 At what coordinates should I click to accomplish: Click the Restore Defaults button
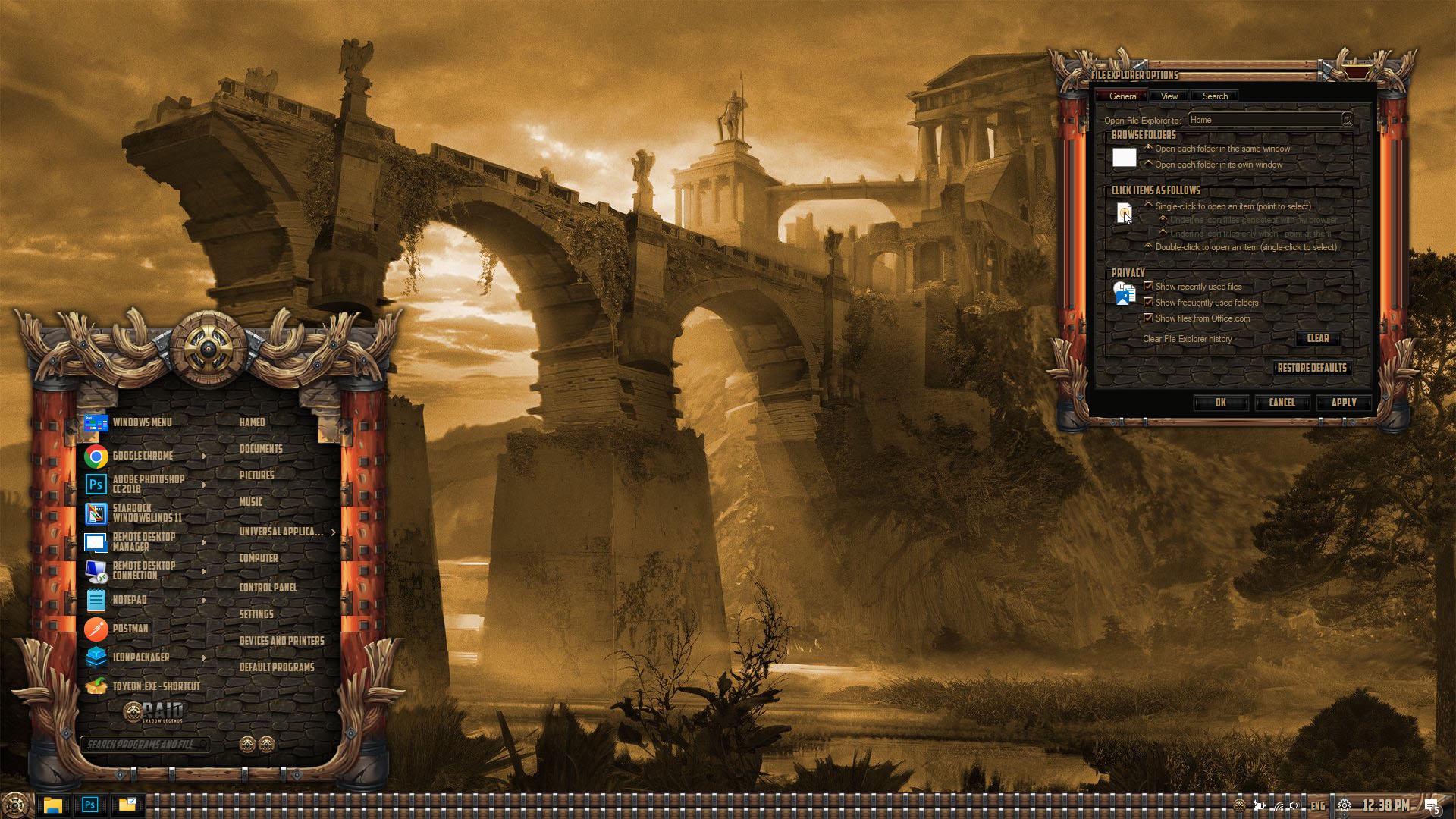click(x=1311, y=368)
